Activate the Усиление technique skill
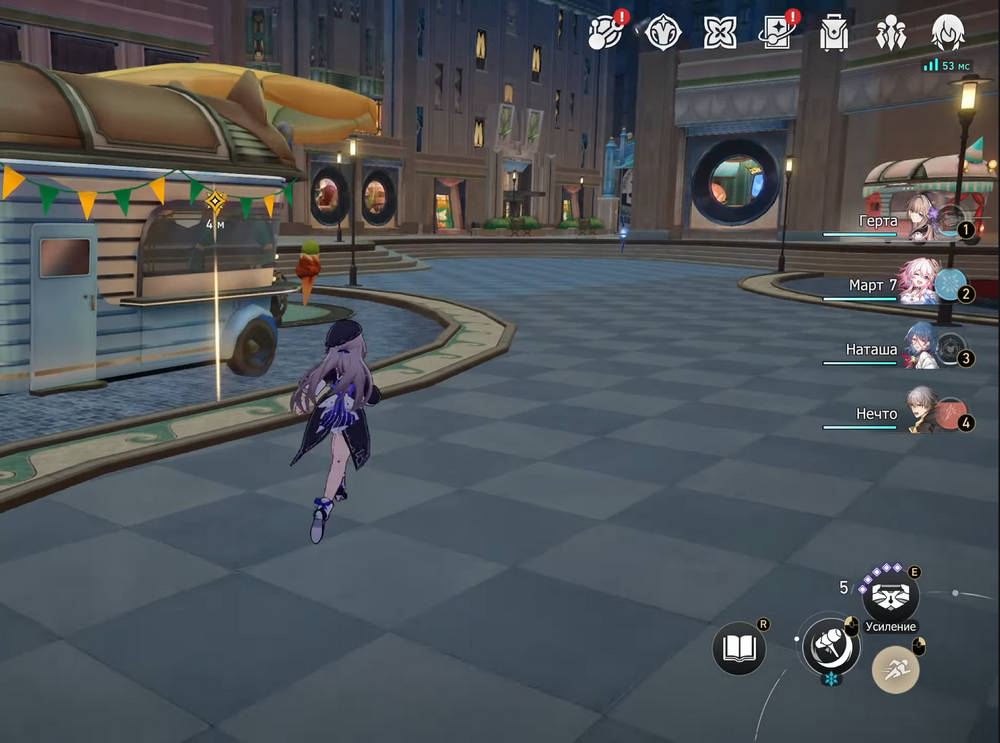Image resolution: width=1000 pixels, height=743 pixels. tap(890, 597)
